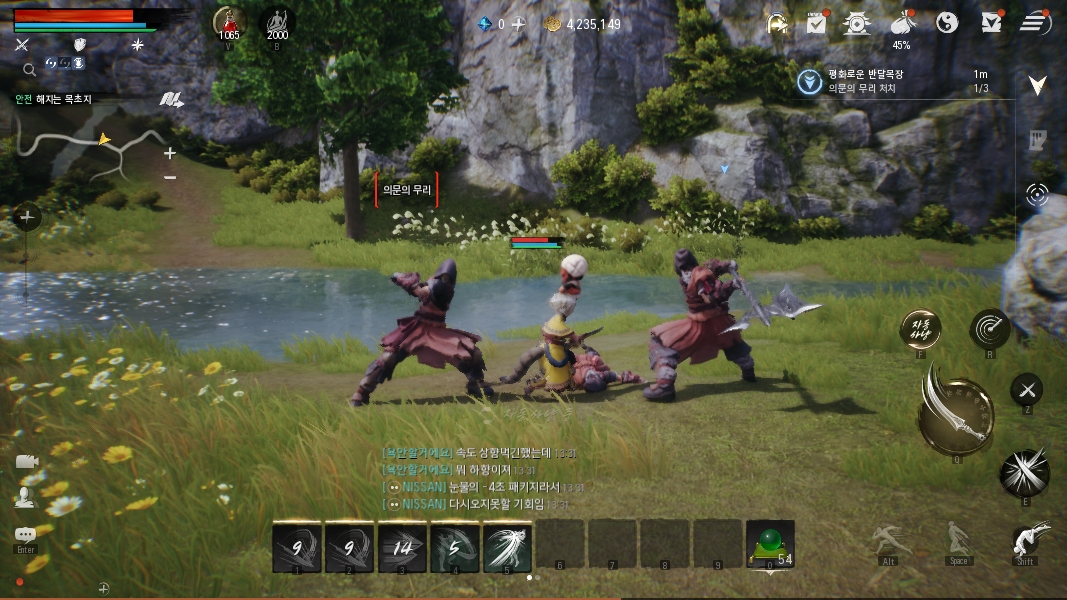Image resolution: width=1067 pixels, height=600 pixels.
Task: Click the magnifying glass search icon
Action: pyautogui.click(x=29, y=69)
